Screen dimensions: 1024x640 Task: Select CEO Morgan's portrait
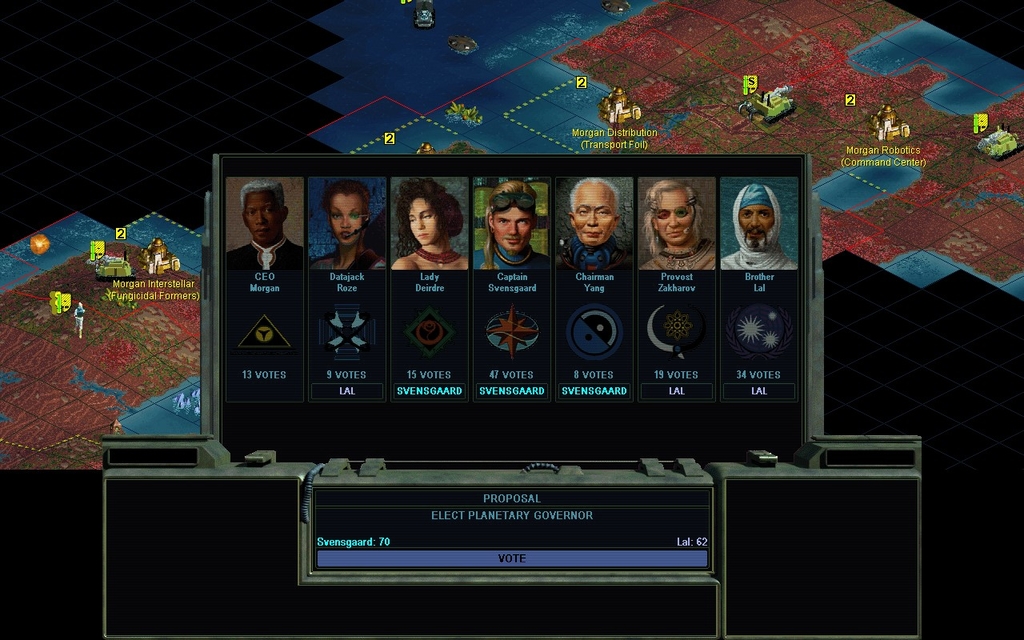point(265,224)
